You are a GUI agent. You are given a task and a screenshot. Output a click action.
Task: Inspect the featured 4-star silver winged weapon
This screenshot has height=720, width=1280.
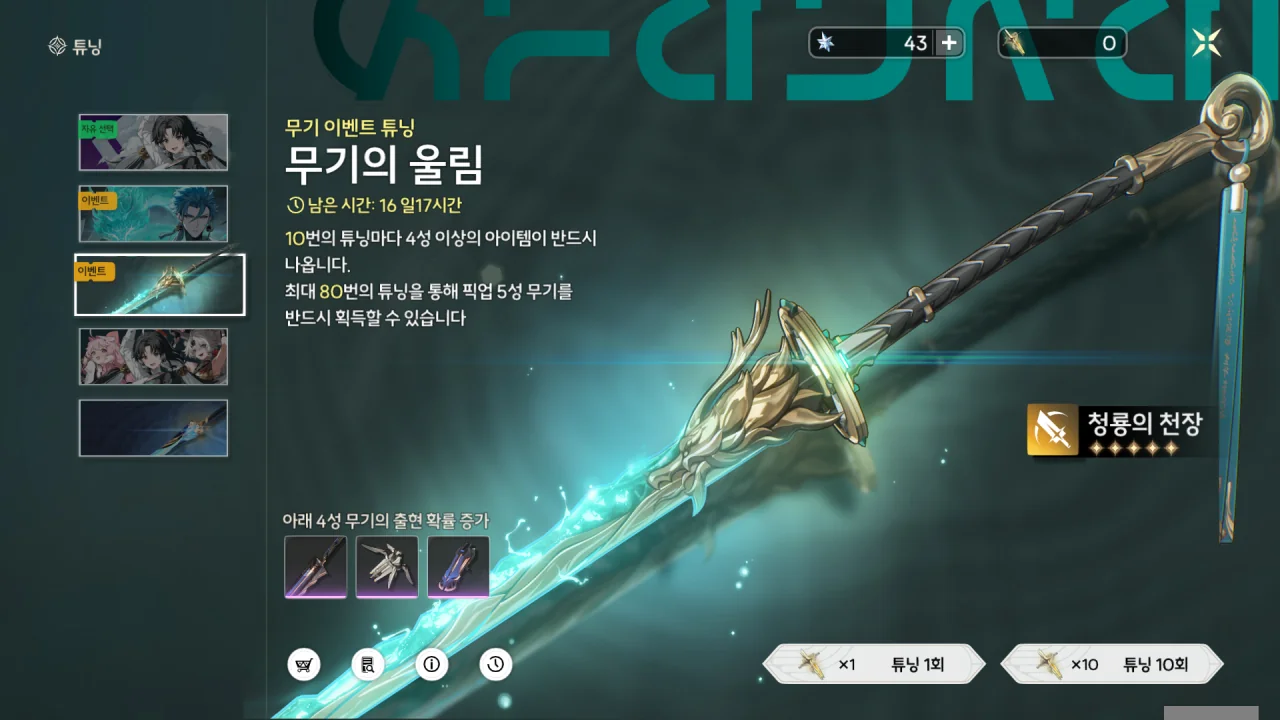(387, 567)
